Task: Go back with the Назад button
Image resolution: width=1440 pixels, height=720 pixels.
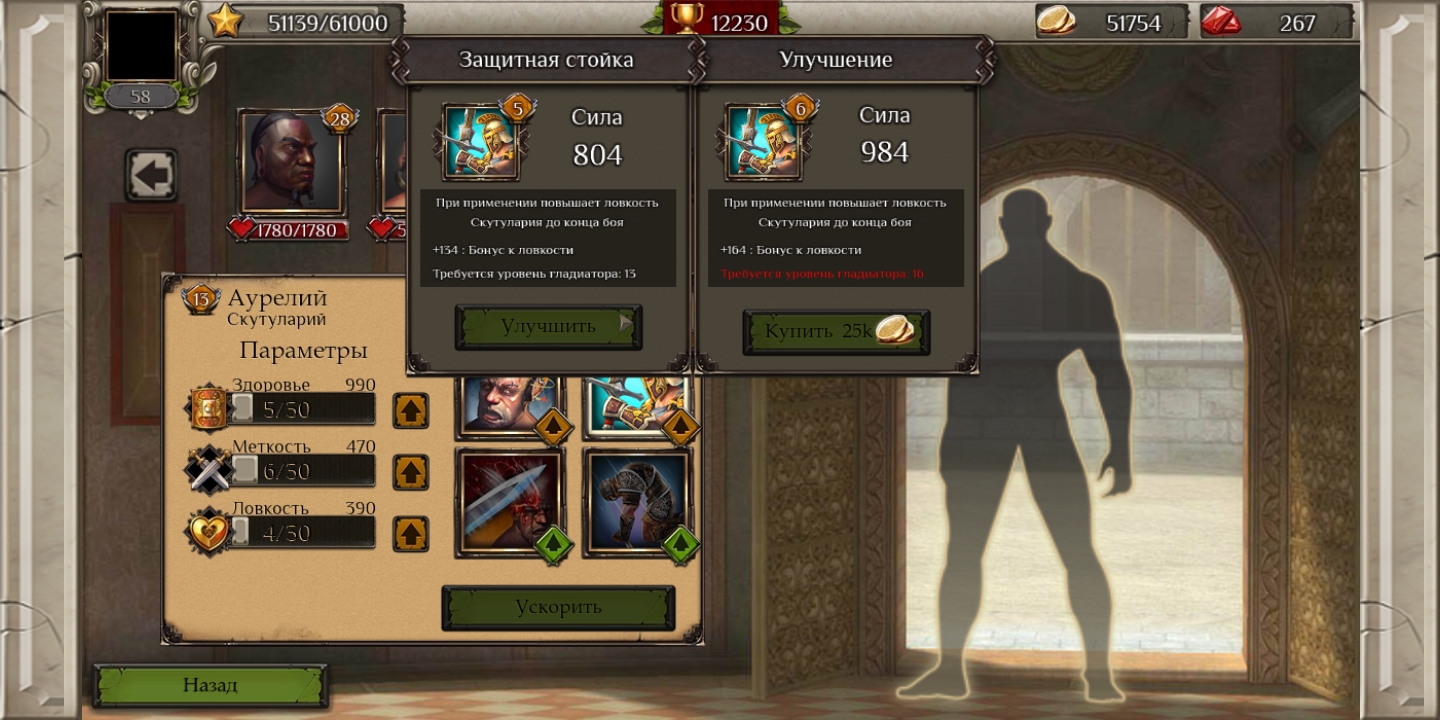Action: tap(210, 685)
